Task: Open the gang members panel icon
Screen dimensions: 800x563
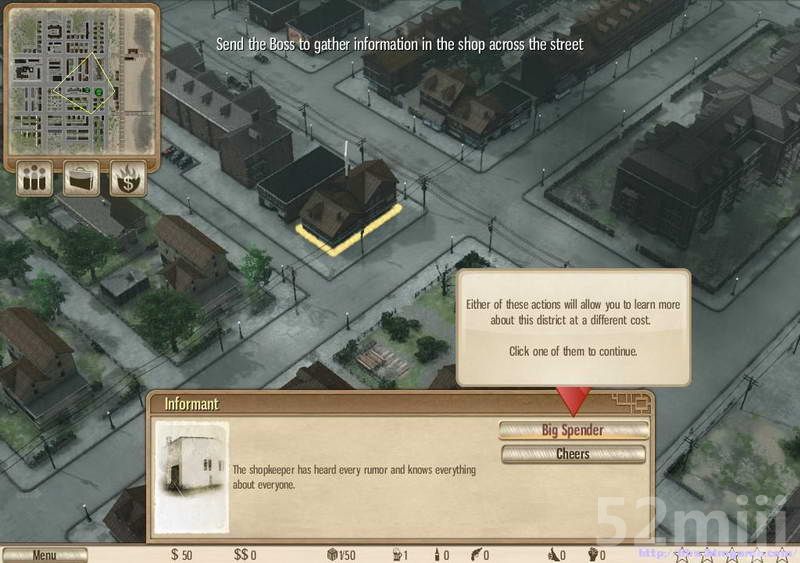Action: click(36, 181)
